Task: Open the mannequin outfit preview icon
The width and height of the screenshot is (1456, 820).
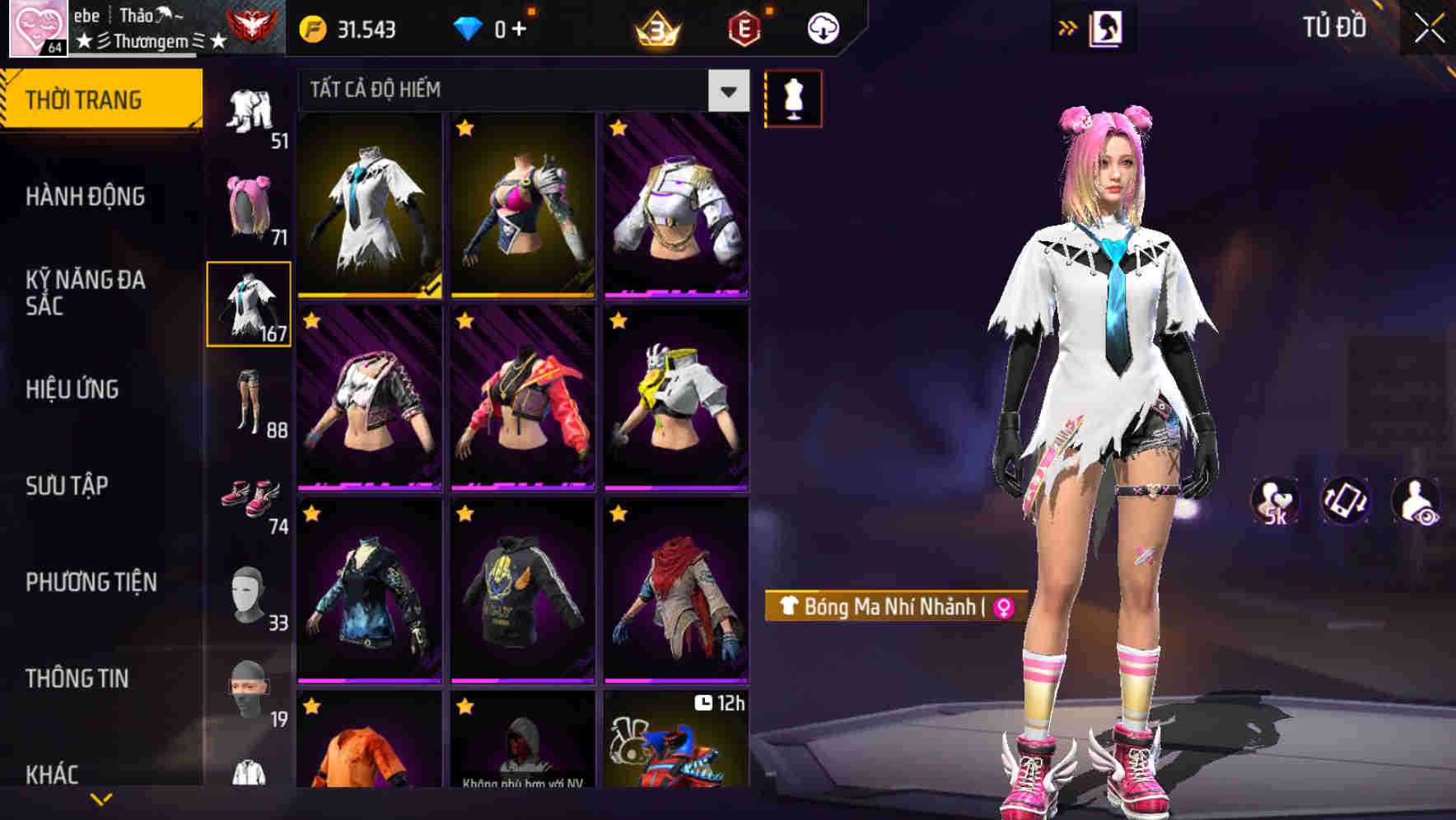Action: [x=792, y=97]
